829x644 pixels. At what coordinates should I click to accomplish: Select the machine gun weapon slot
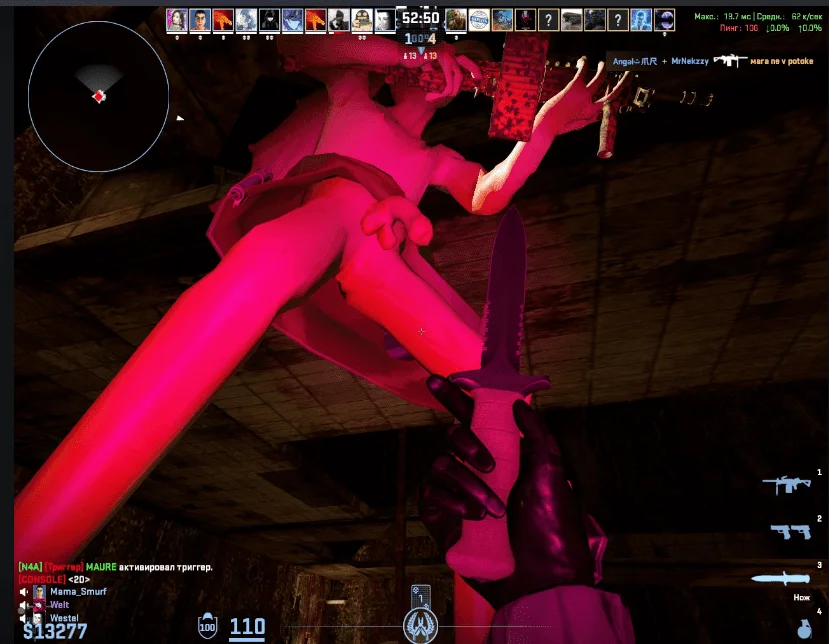(x=785, y=485)
